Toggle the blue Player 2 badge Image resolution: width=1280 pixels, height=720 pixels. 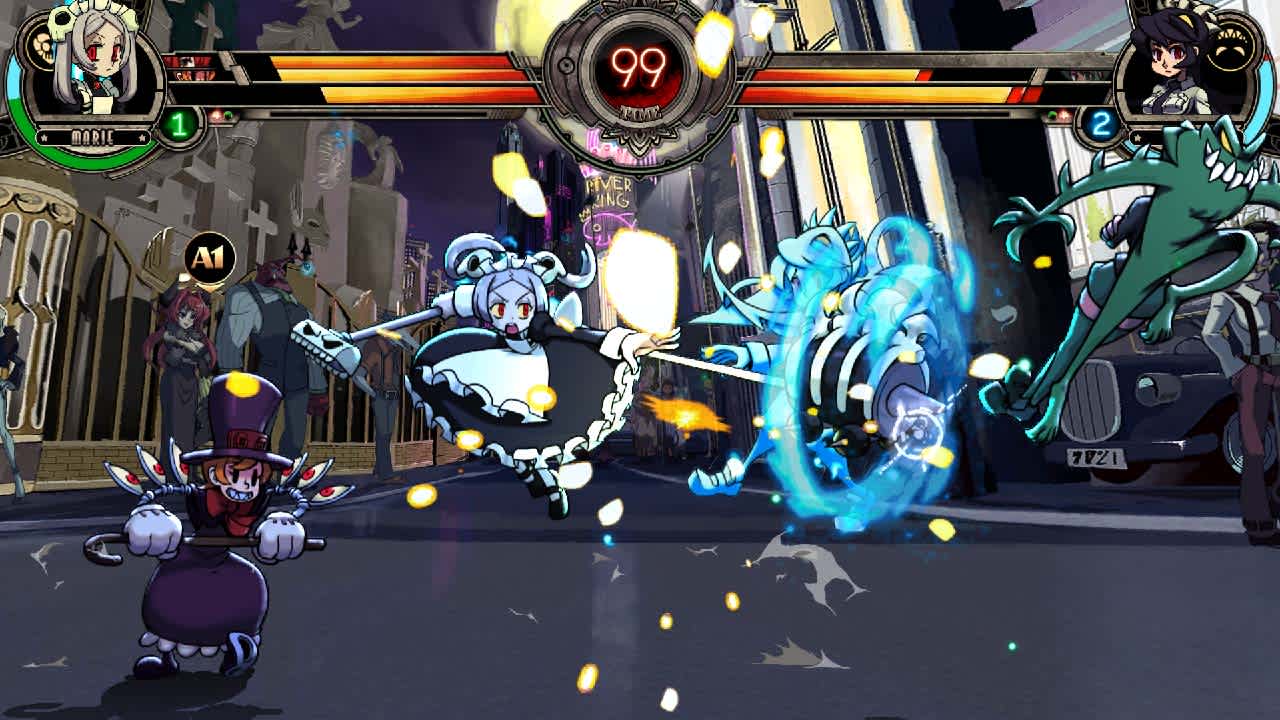1103,125
